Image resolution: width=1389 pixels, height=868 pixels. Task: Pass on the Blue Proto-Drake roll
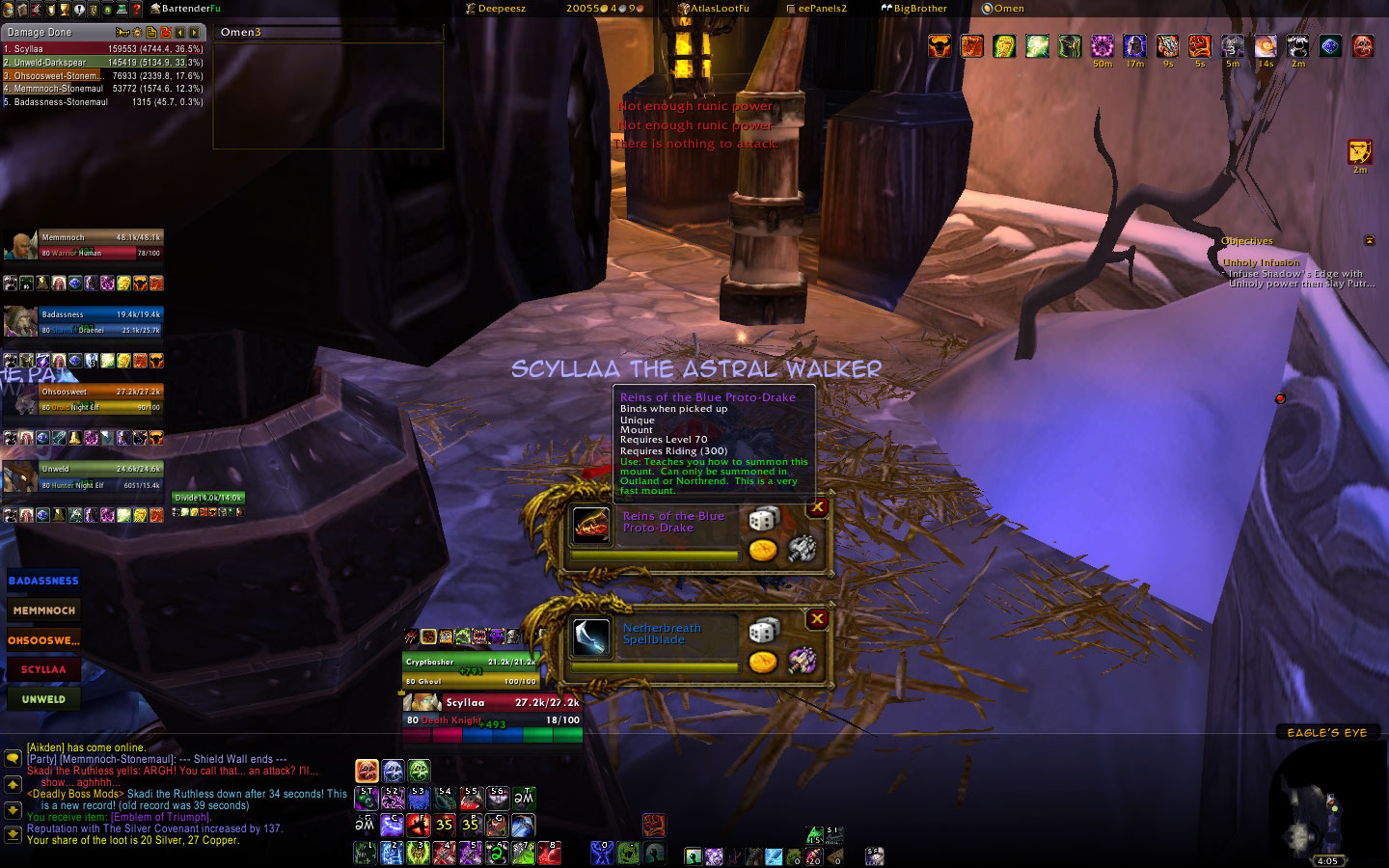coord(817,506)
